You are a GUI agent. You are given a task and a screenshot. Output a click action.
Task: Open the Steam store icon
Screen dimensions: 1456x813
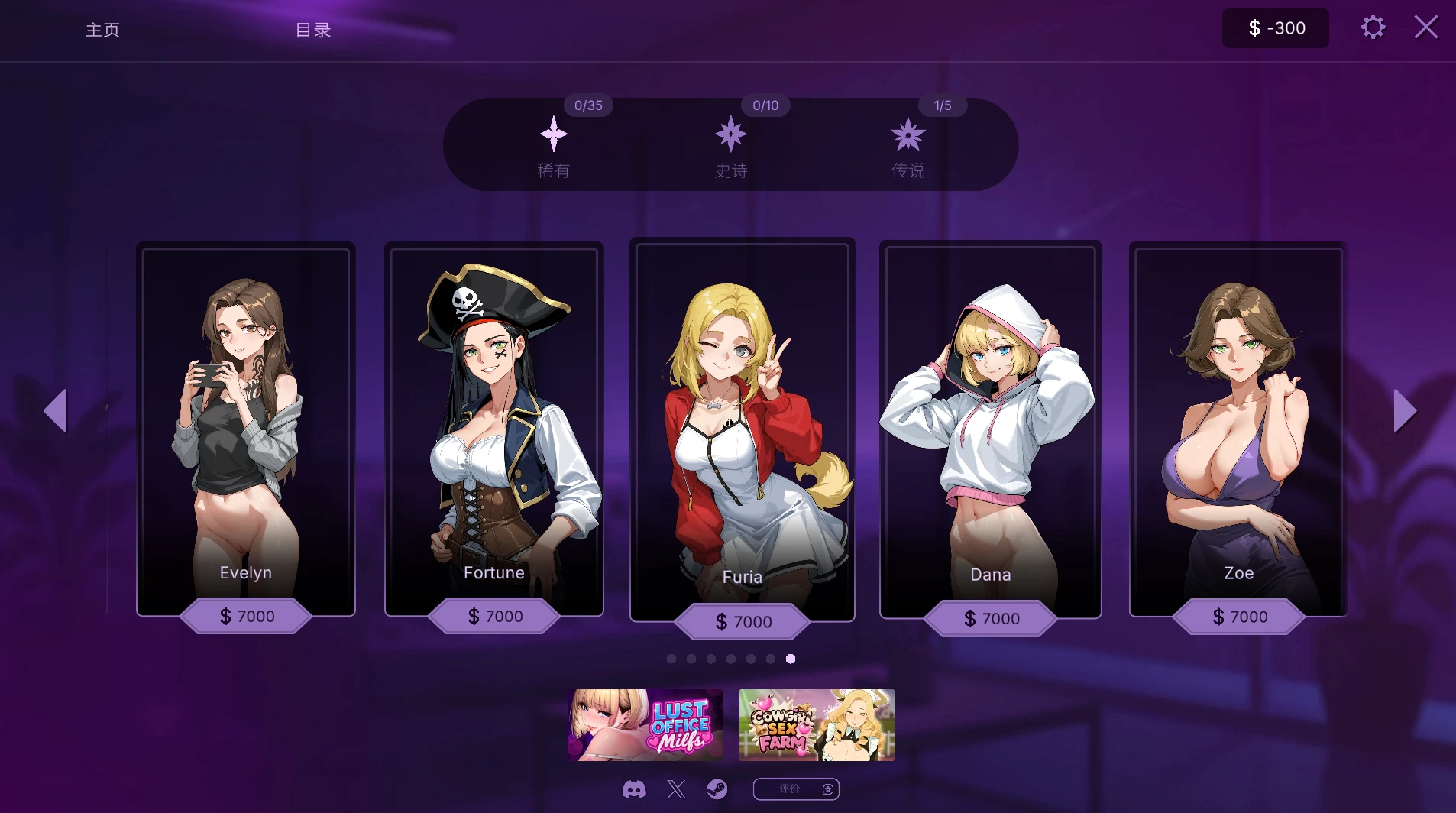click(717, 789)
